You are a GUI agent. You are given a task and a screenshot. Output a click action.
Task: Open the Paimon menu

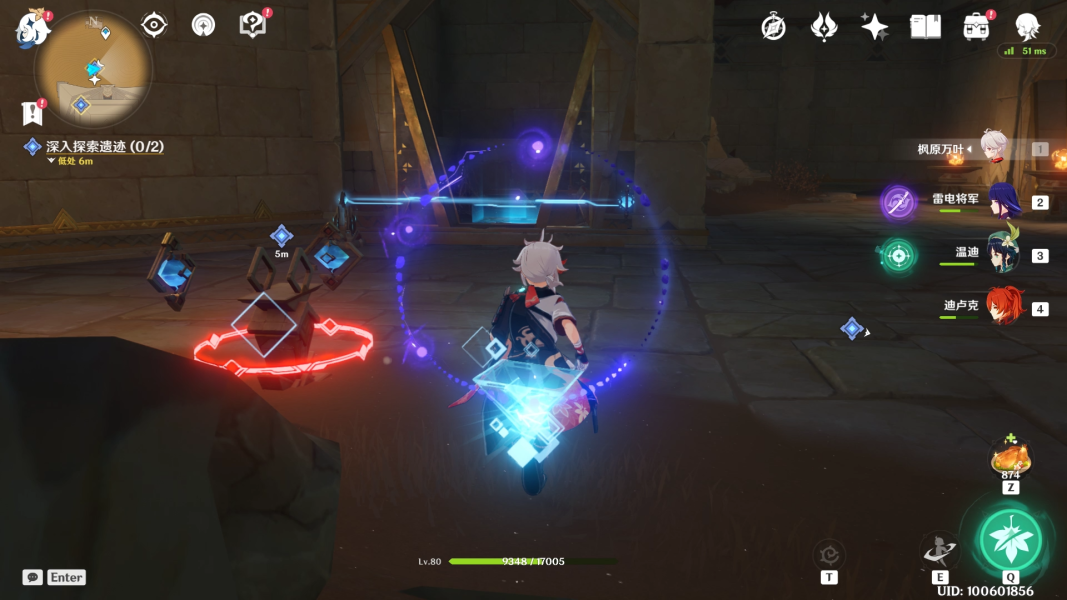[x=33, y=29]
